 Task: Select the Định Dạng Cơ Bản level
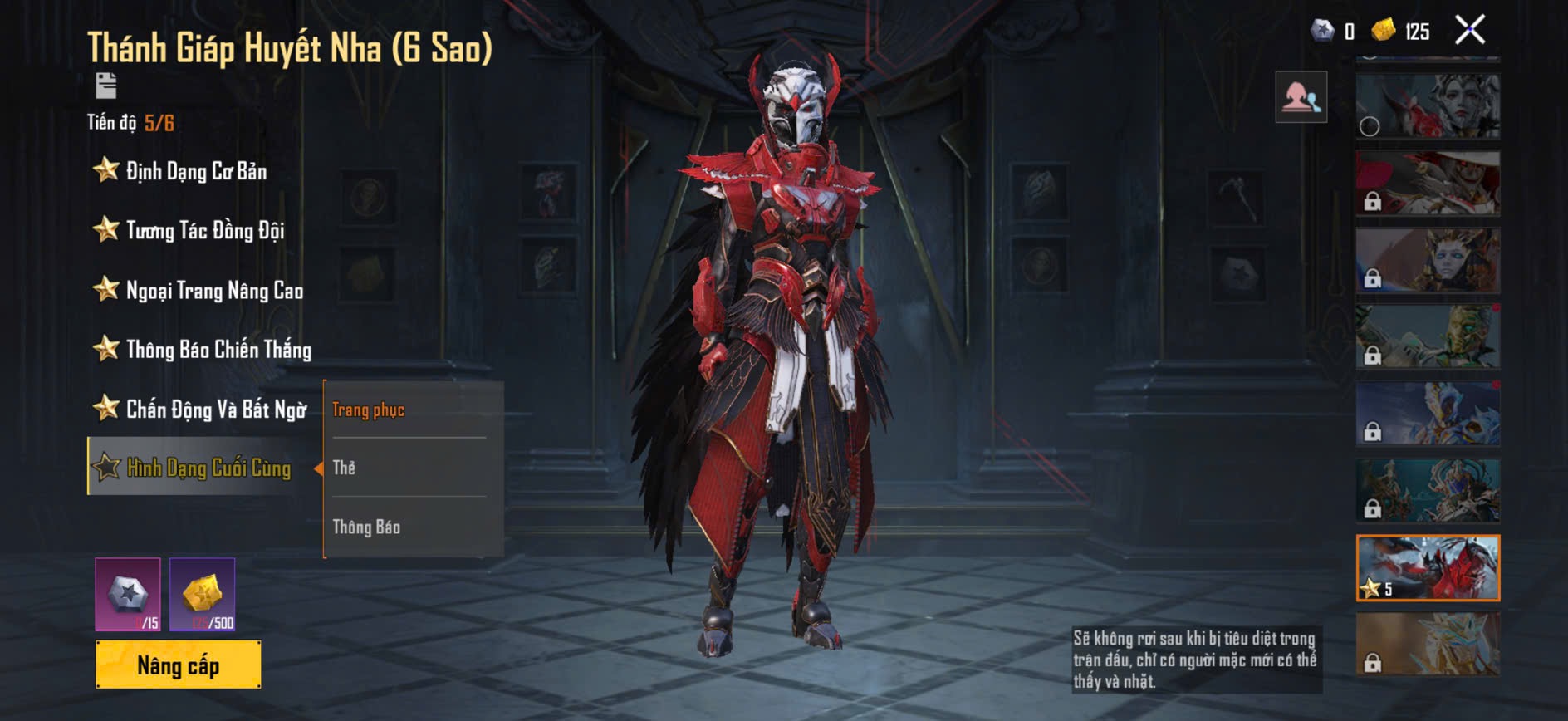(x=196, y=171)
